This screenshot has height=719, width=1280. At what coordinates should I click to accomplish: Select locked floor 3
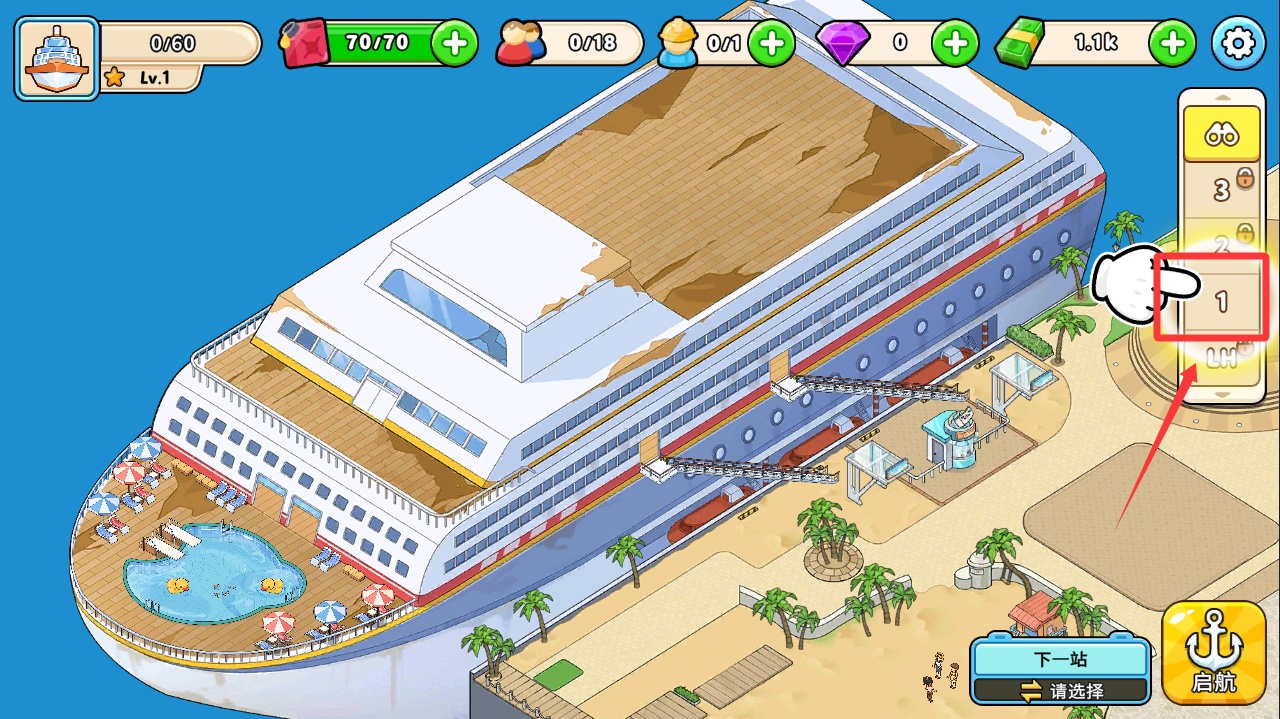tap(1221, 190)
